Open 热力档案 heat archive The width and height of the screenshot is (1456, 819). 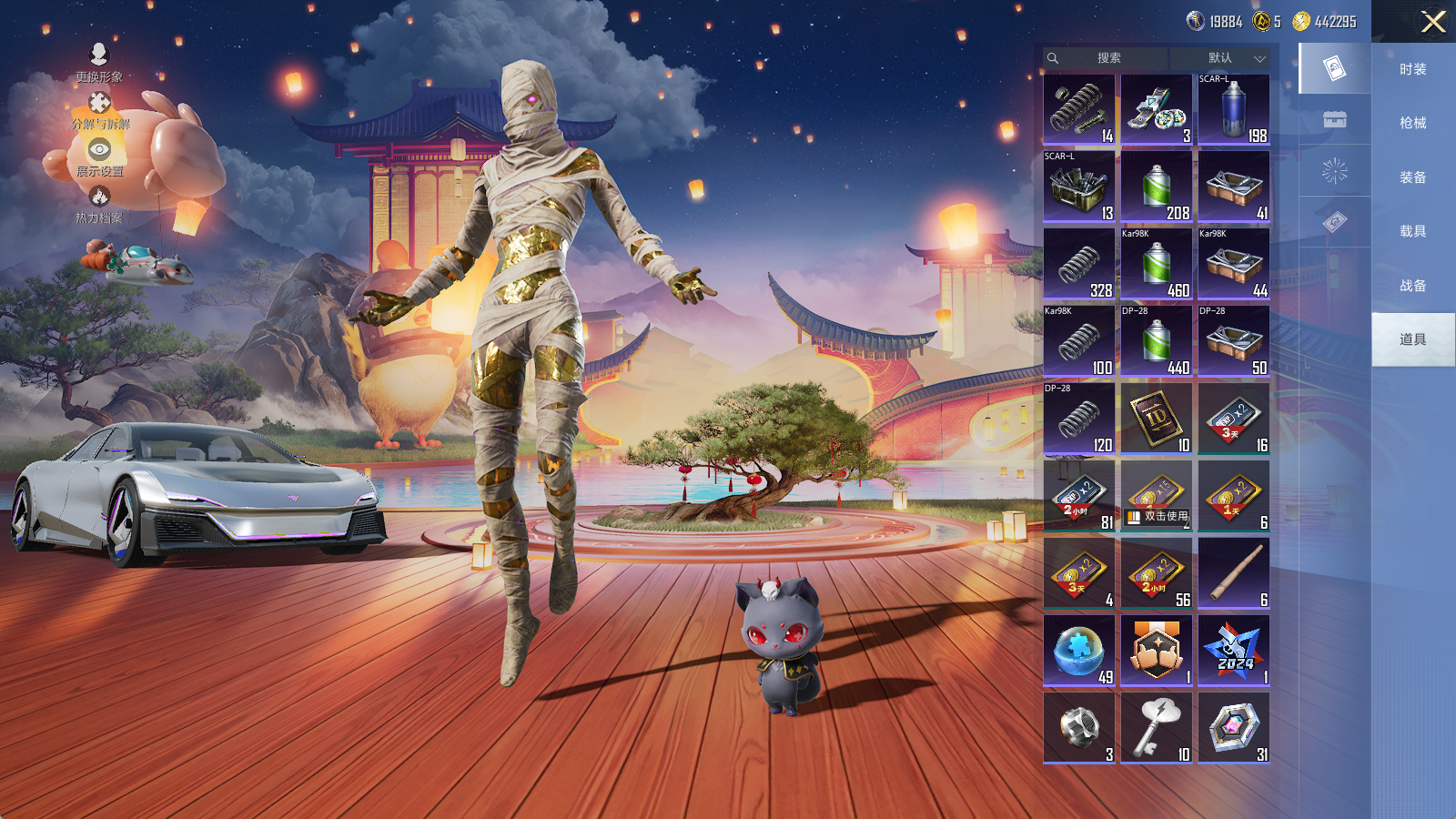point(99,205)
